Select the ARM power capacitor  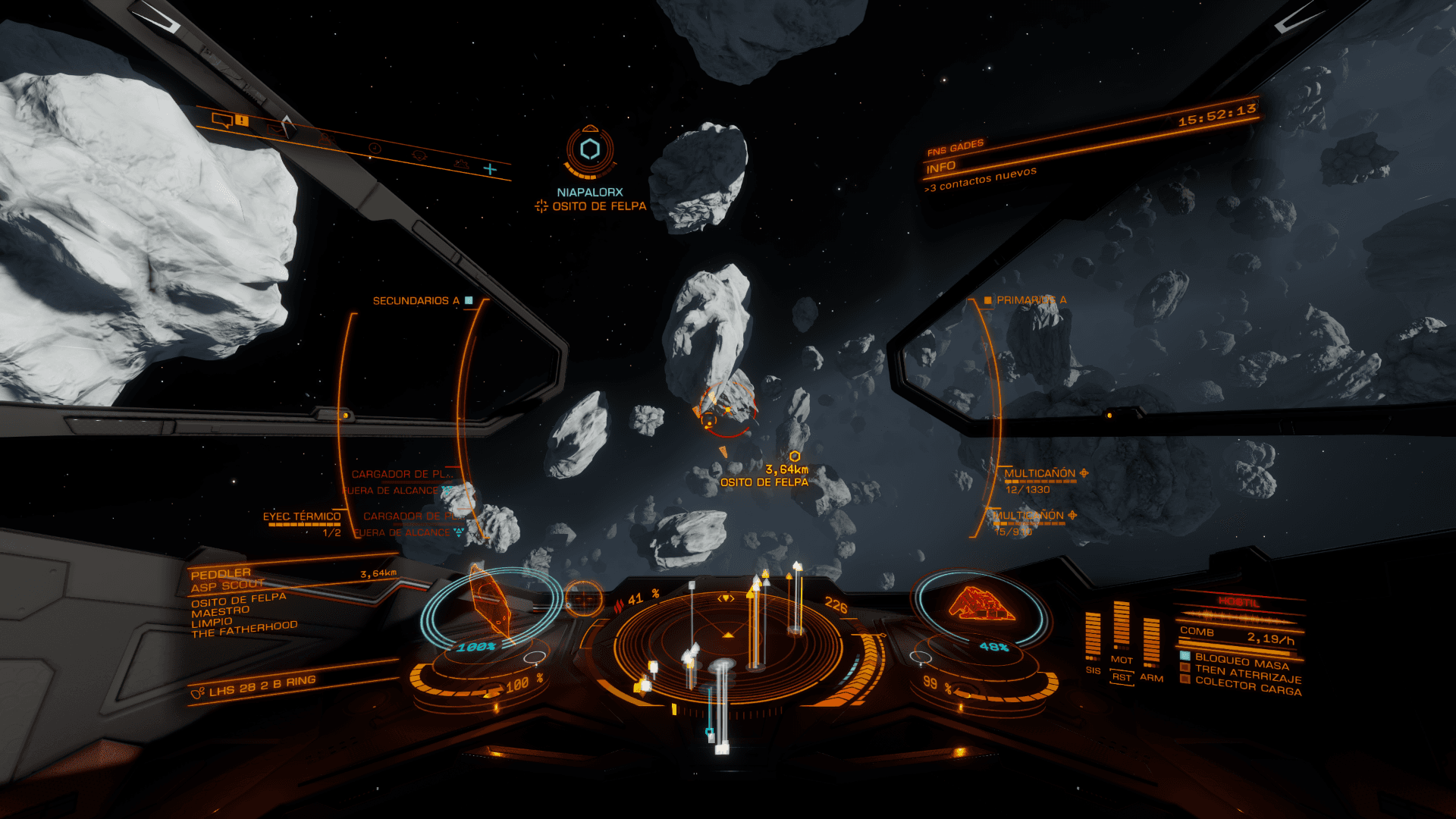click(1151, 642)
